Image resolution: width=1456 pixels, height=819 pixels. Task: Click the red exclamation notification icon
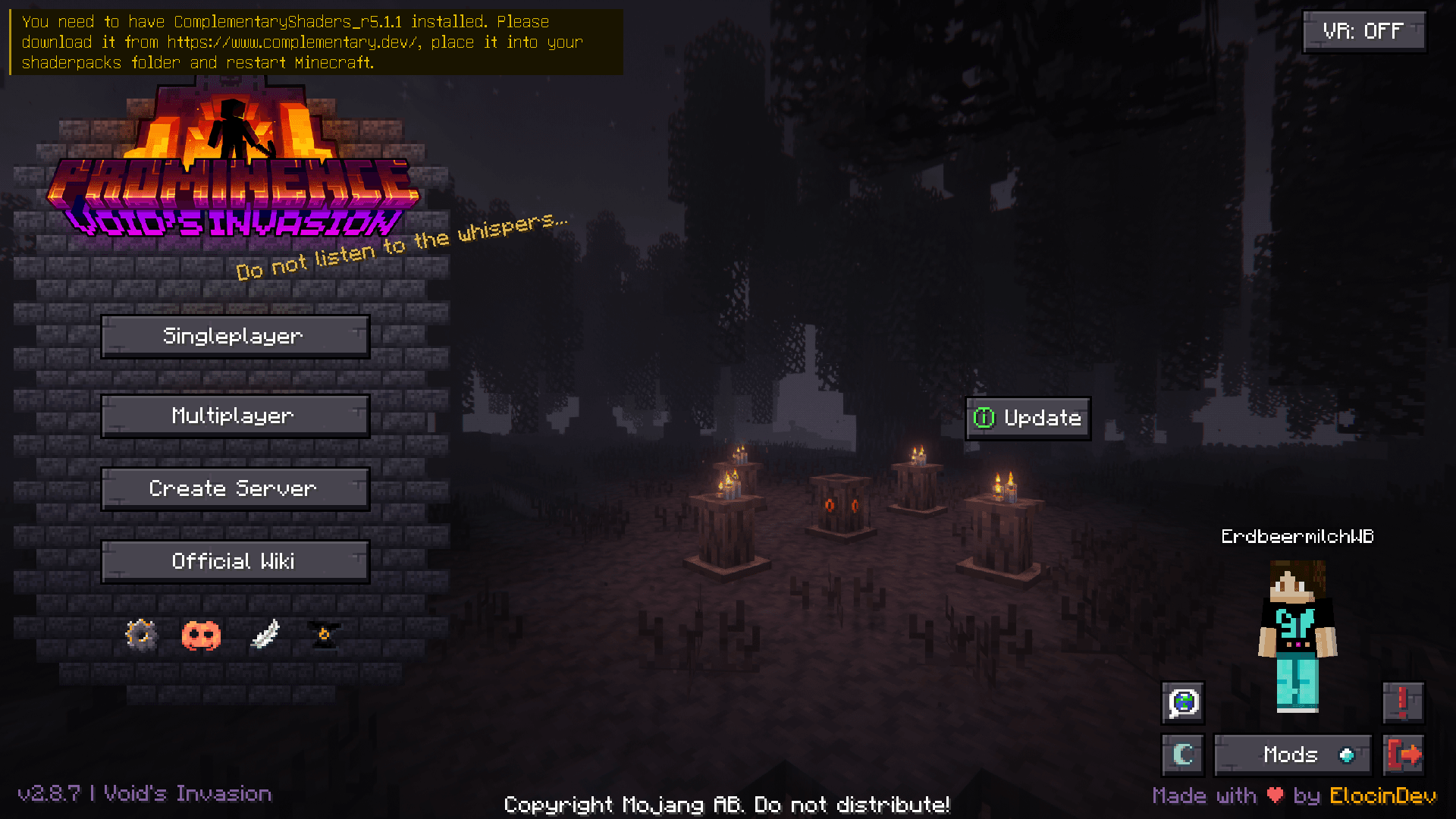1404,703
